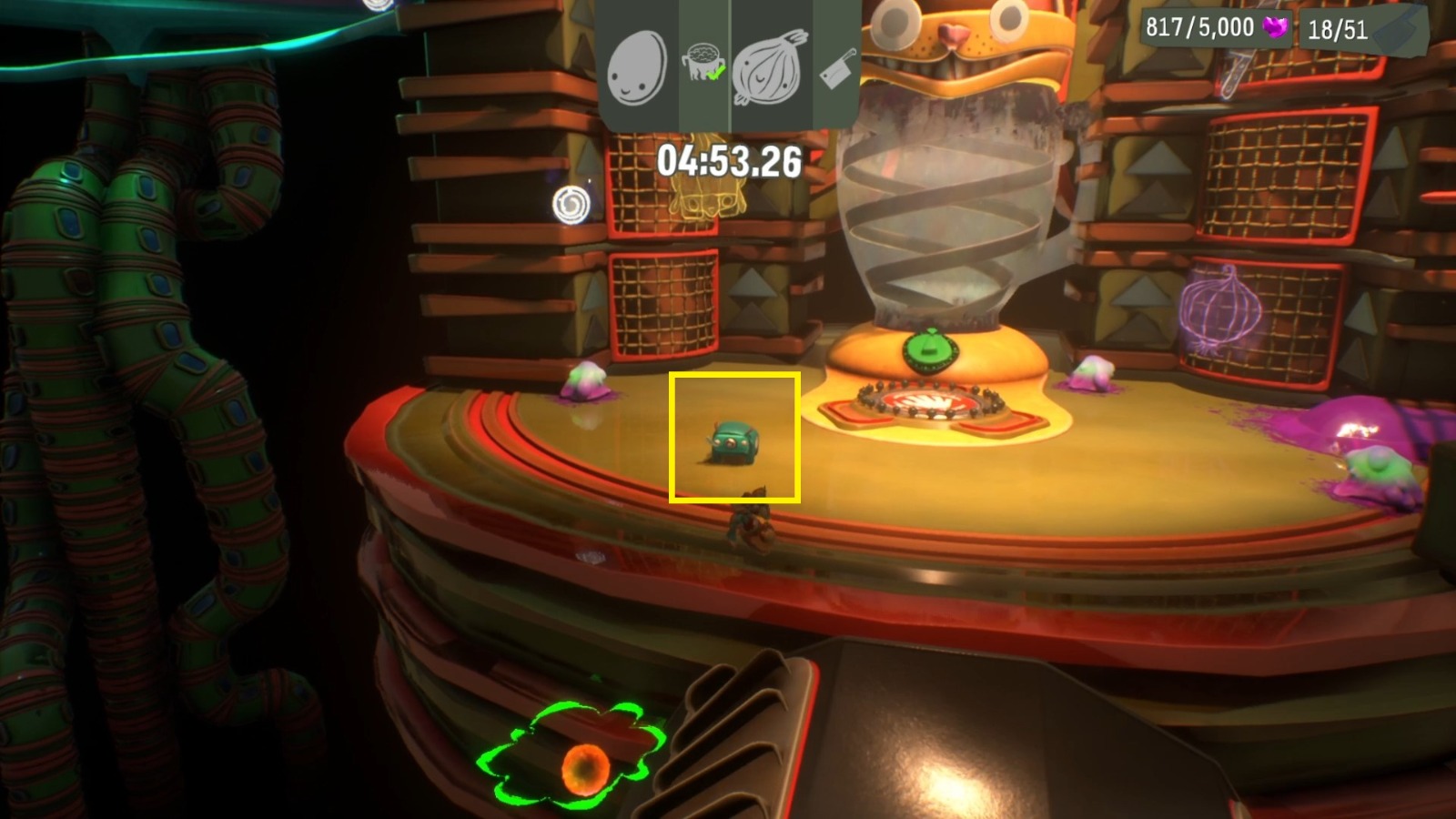Click the cleaver ingredient icon

click(x=834, y=70)
